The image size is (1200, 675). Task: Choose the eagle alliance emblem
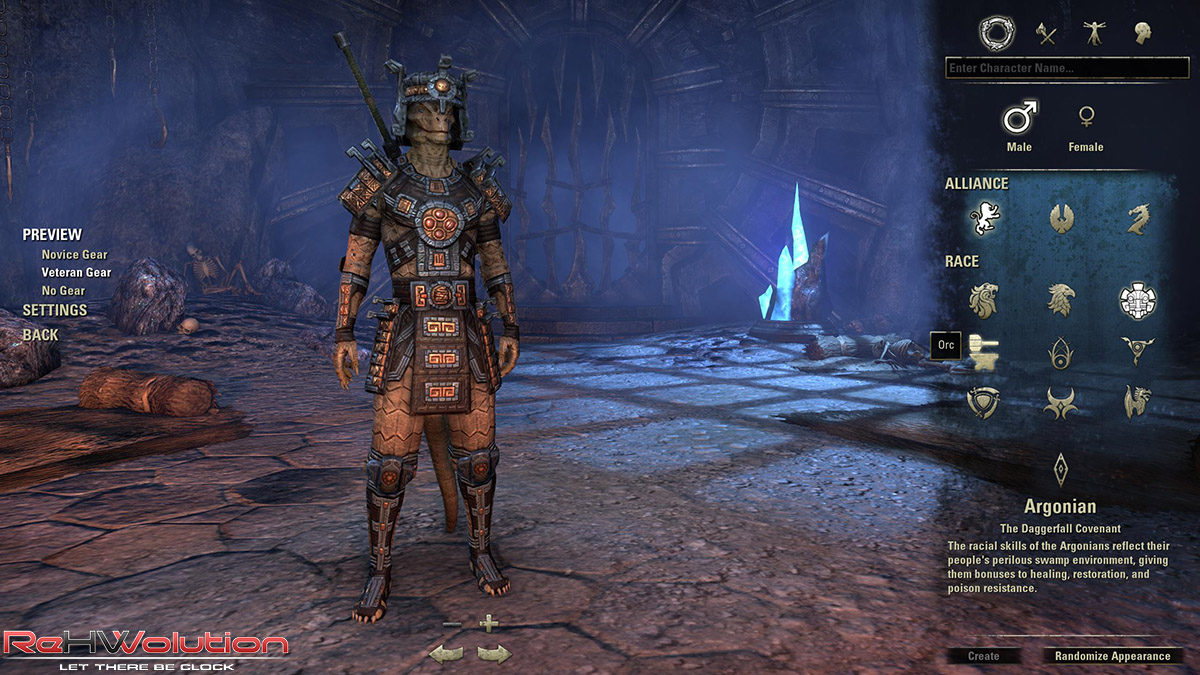pyautogui.click(x=1060, y=218)
